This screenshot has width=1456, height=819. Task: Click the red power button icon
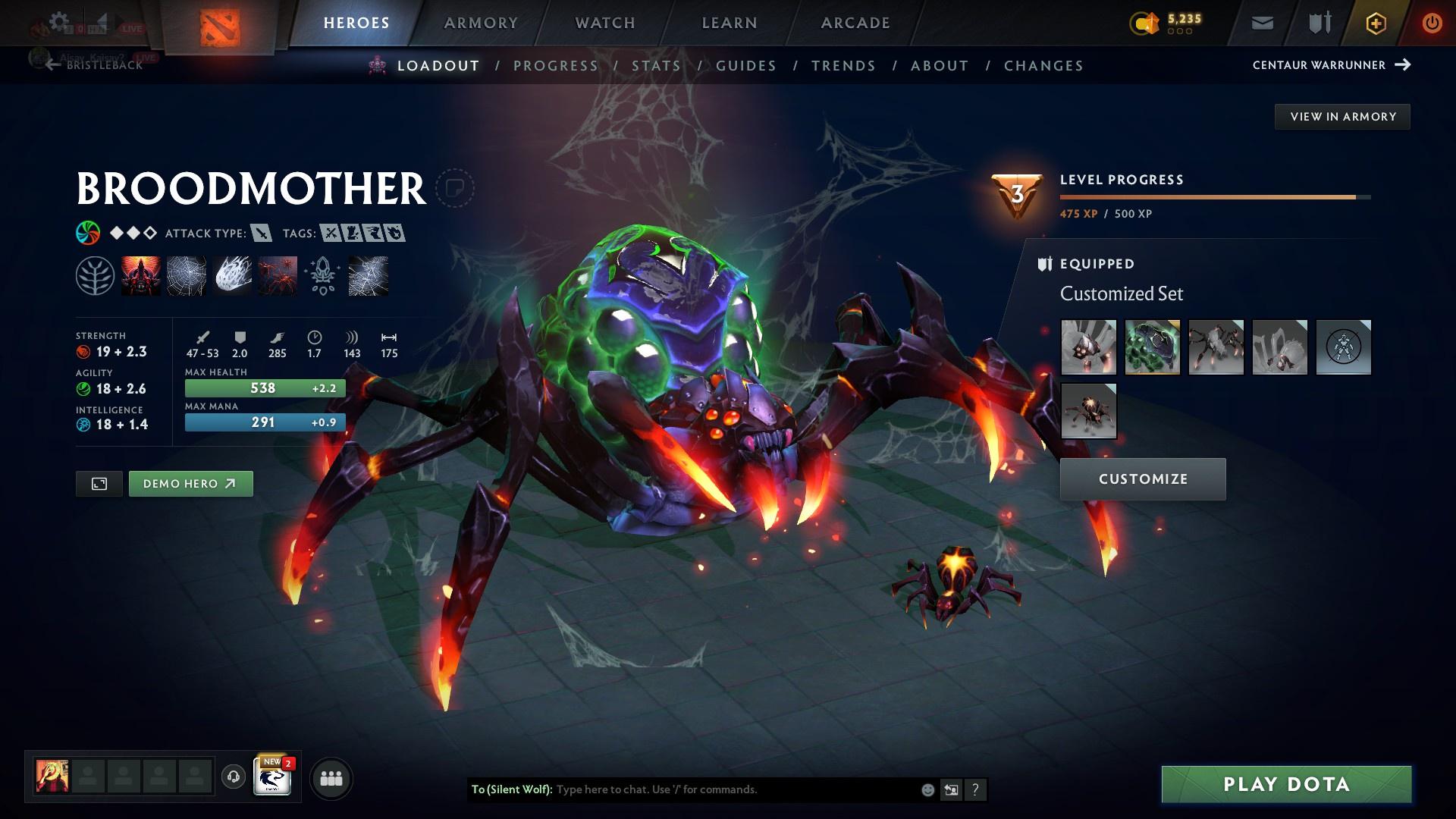(1432, 23)
